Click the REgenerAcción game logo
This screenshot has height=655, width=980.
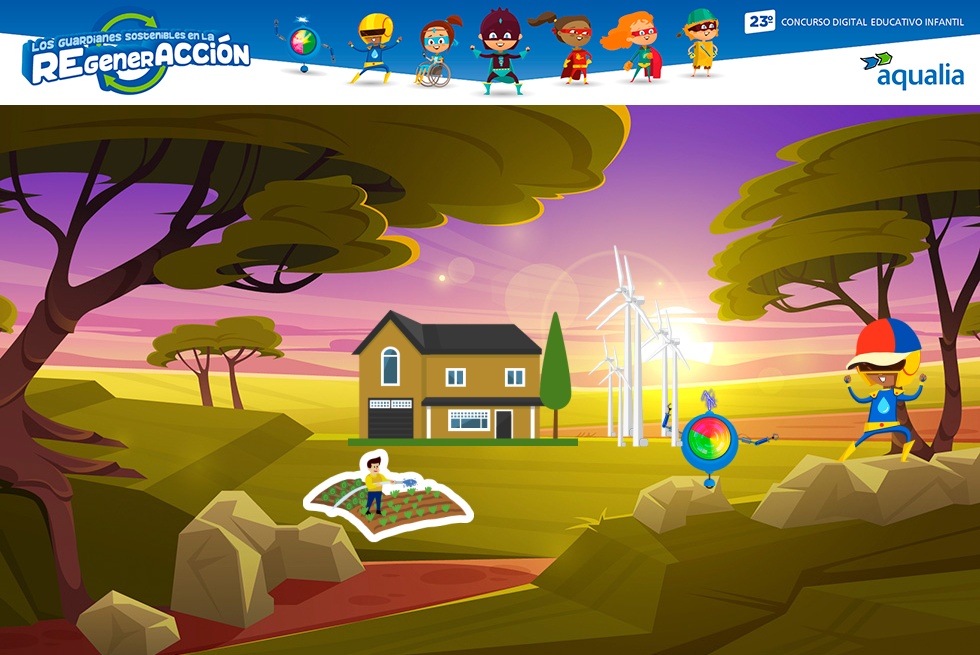[x=137, y=54]
